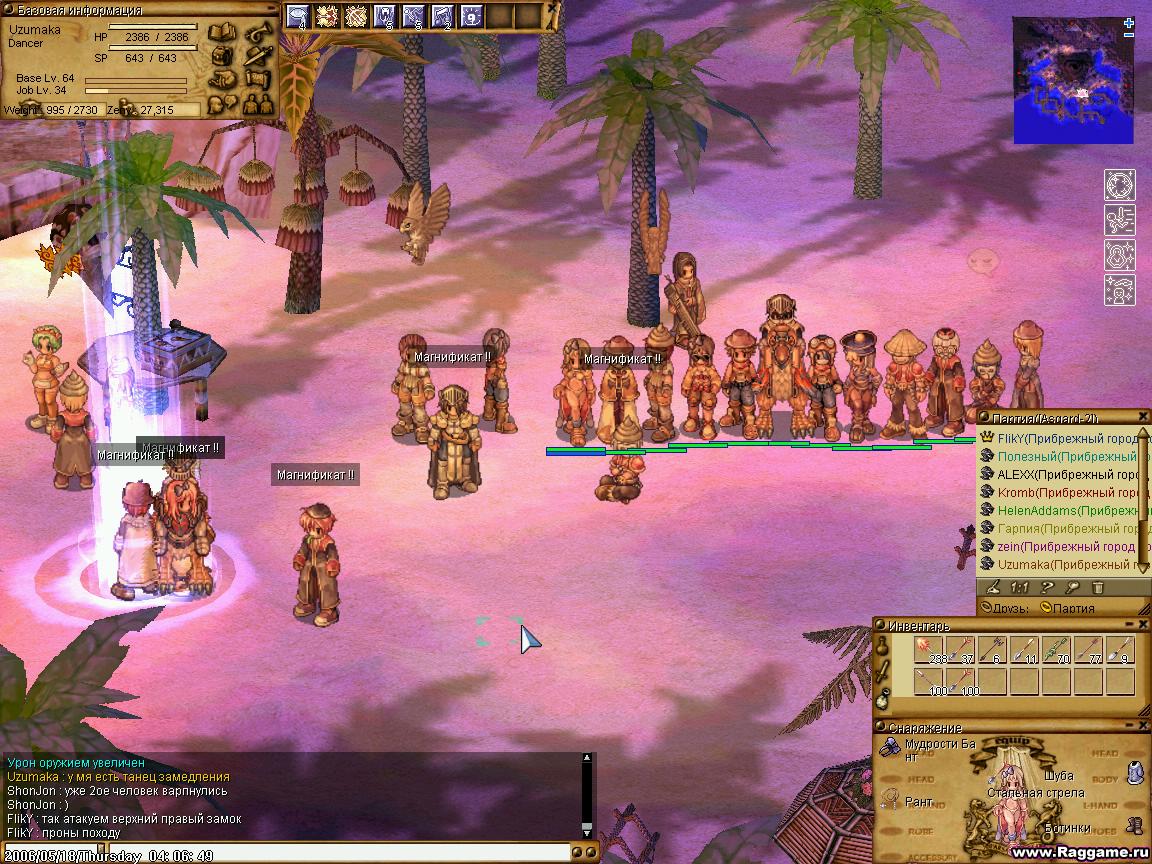Image resolution: width=1152 pixels, height=864 pixels.
Task: Open the book icon in basic info panel
Action: click(222, 34)
